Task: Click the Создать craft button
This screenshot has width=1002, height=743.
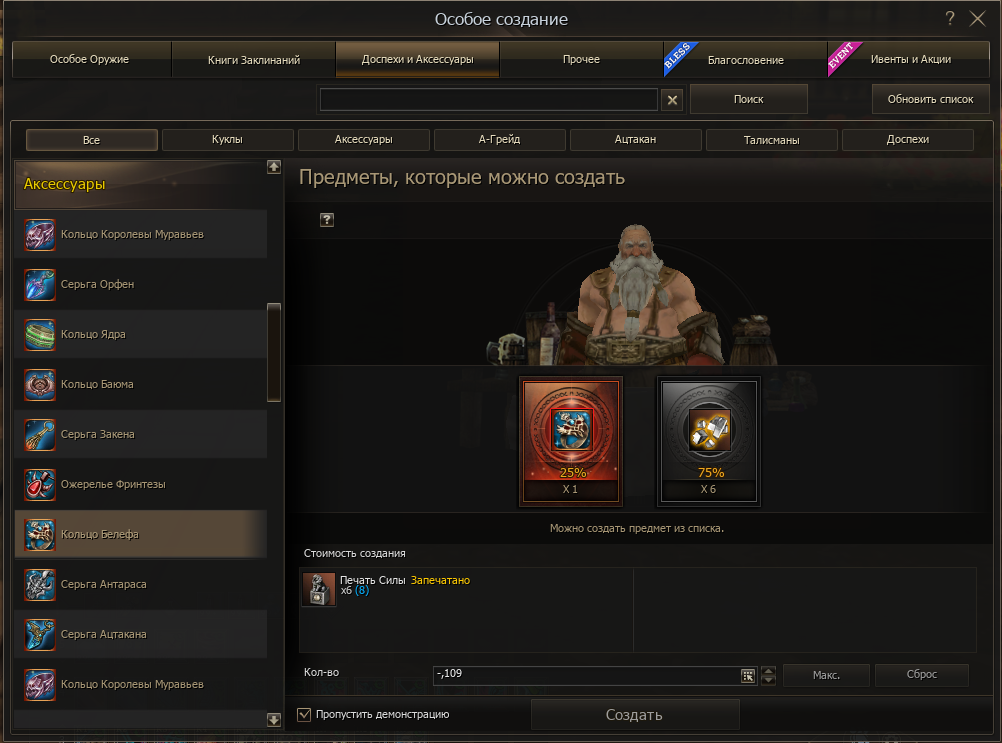Action: [x=634, y=715]
